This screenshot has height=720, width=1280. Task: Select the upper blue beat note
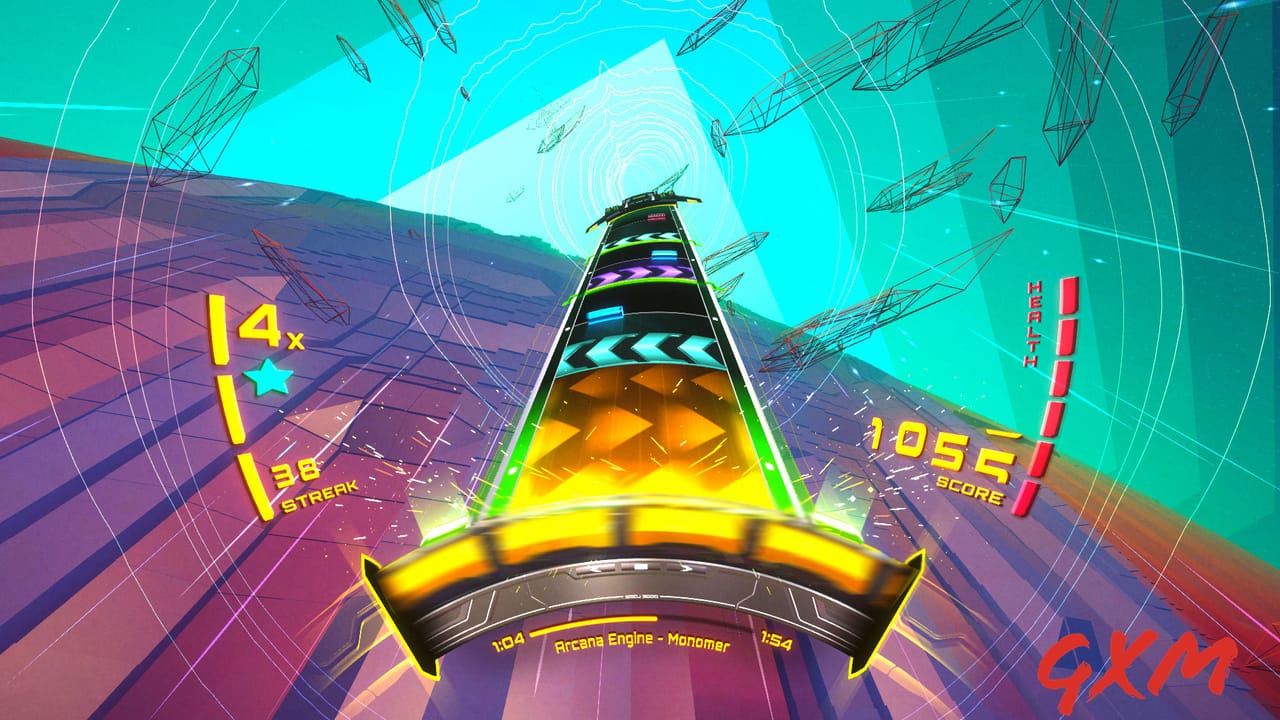pyautogui.click(x=664, y=254)
